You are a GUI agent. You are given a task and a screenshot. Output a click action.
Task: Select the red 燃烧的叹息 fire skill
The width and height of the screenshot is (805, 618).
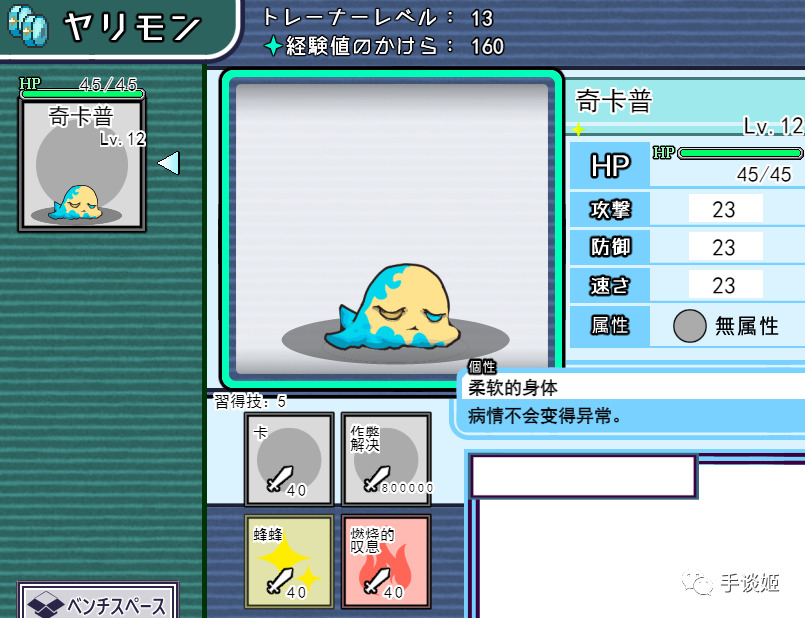(386, 561)
